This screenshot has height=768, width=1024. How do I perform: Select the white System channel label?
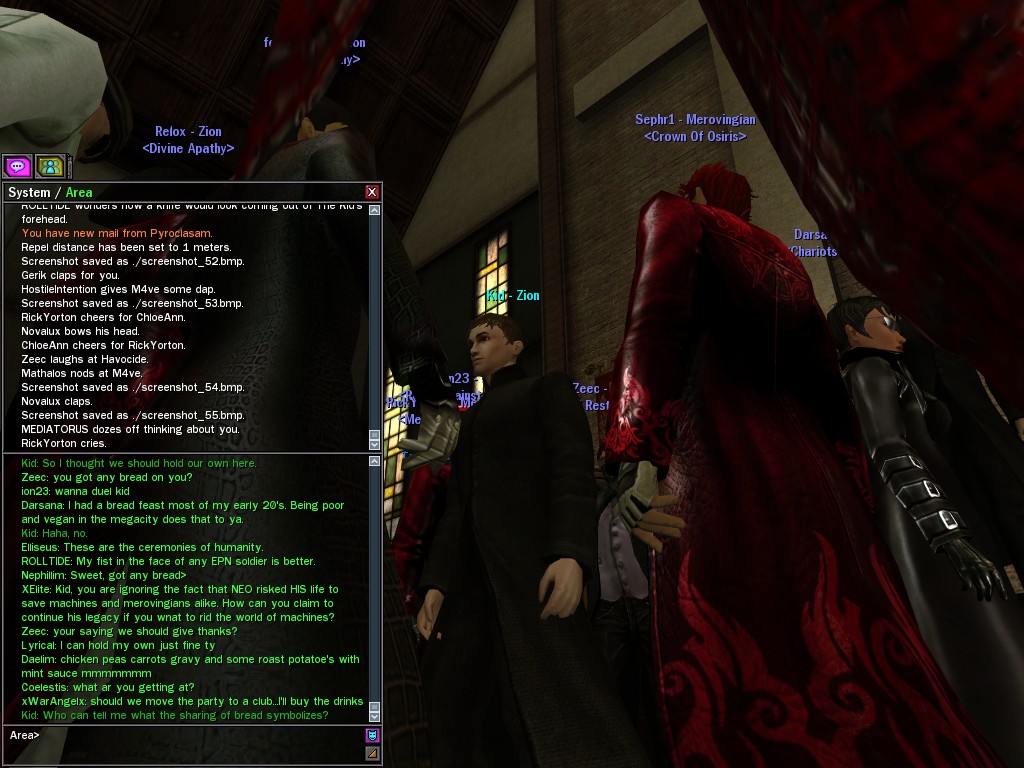pos(29,192)
